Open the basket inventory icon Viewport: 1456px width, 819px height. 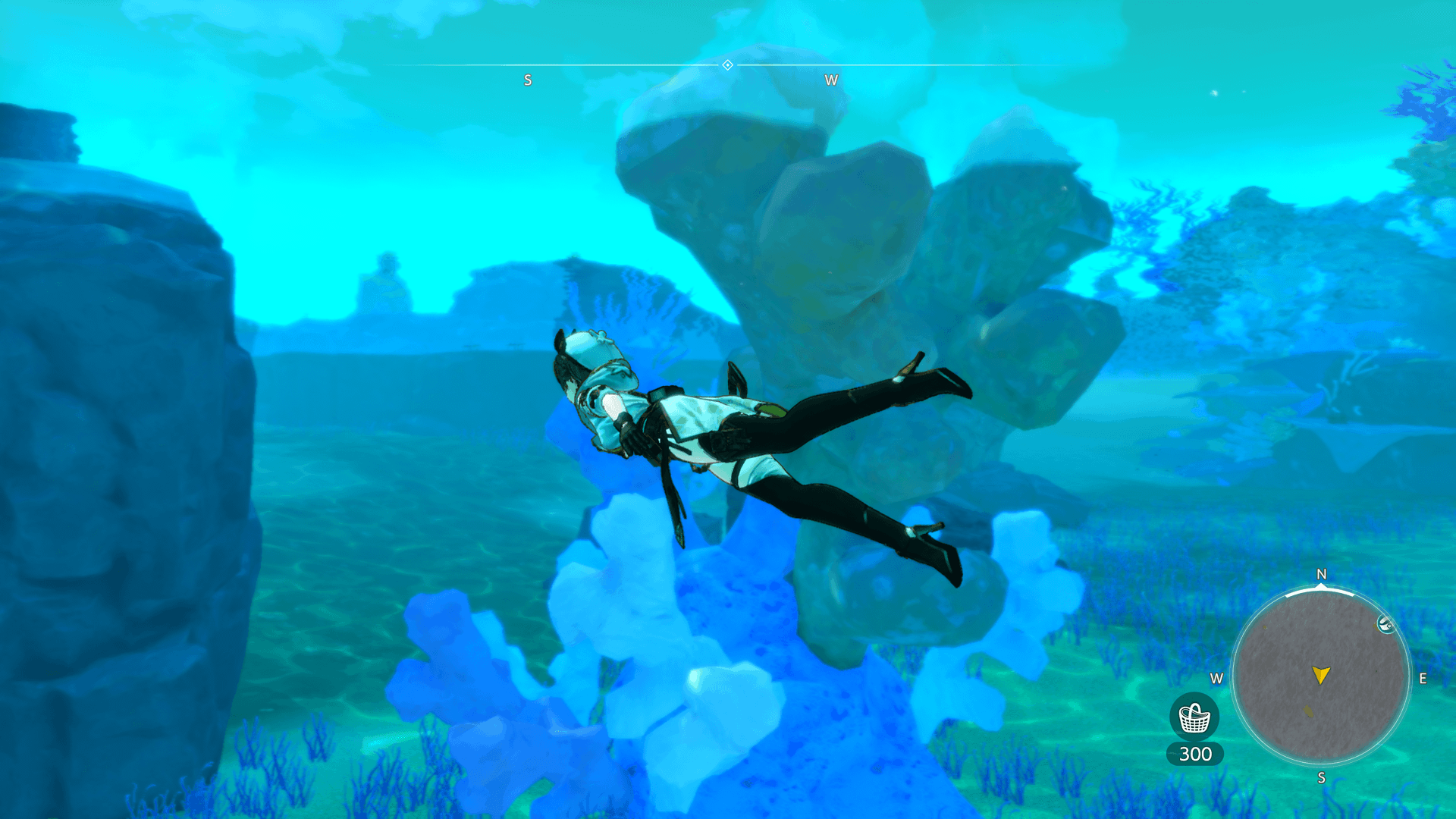tap(1194, 717)
